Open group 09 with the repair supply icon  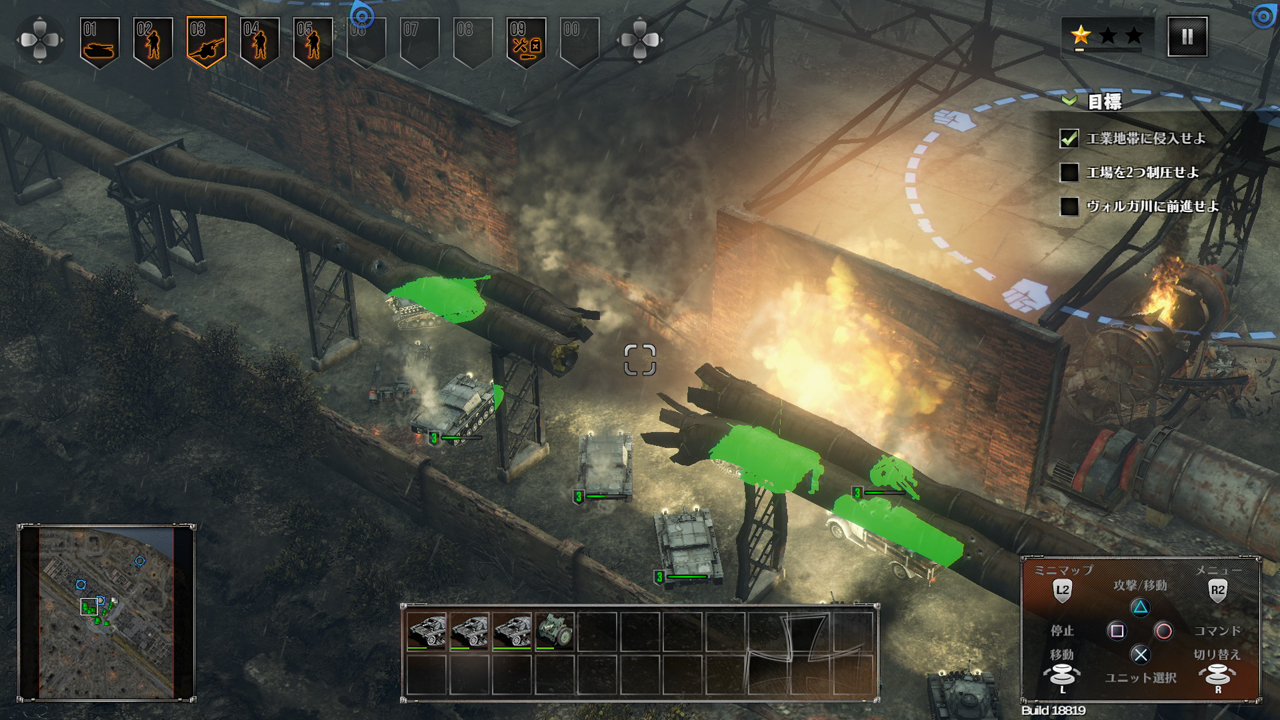(526, 42)
